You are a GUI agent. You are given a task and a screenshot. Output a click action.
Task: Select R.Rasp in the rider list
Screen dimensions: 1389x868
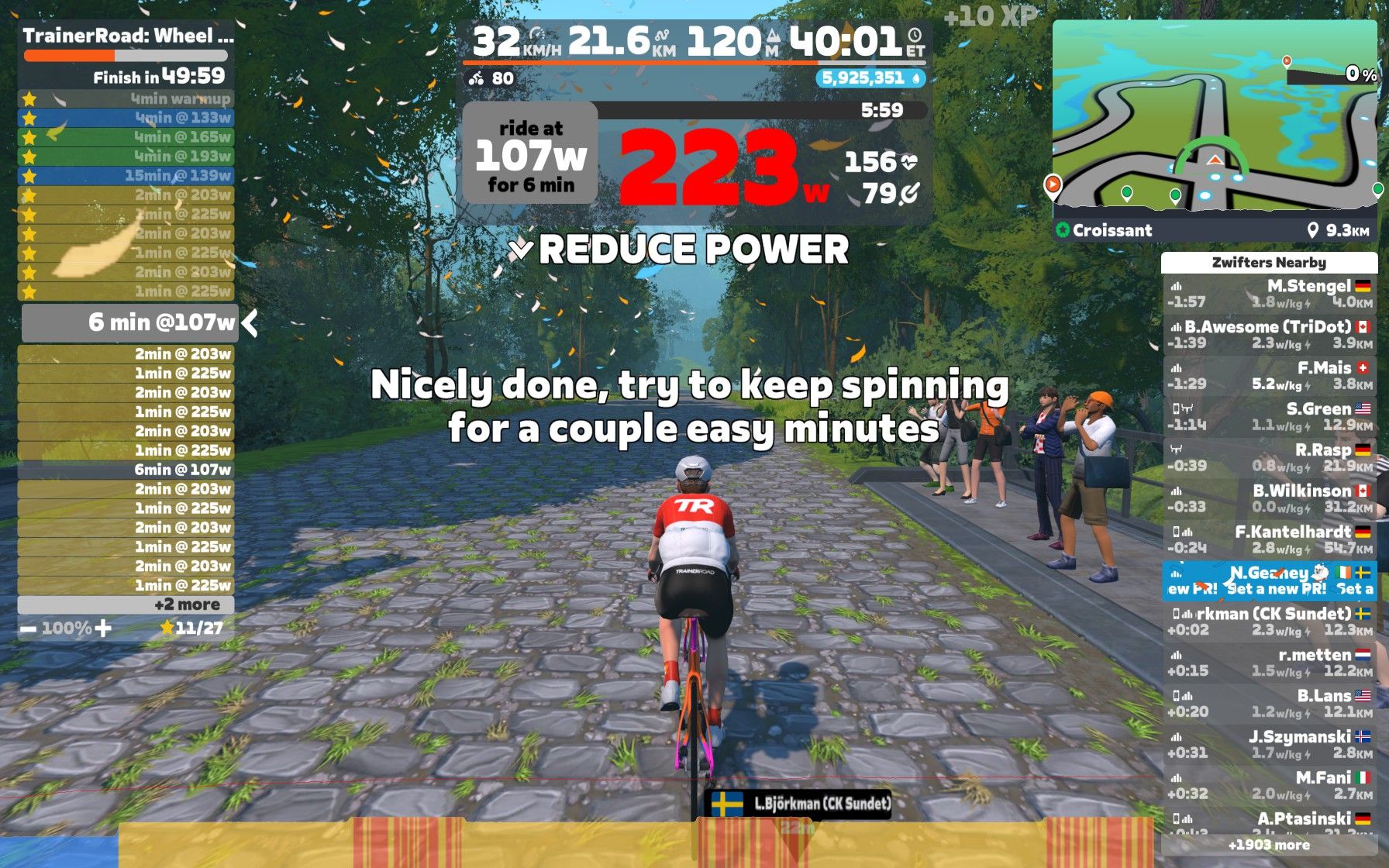tap(1269, 458)
